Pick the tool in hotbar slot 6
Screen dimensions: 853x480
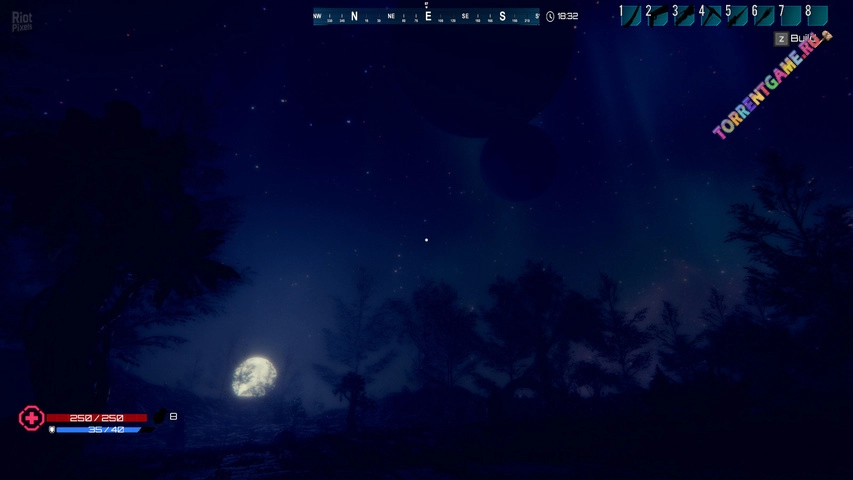click(764, 15)
